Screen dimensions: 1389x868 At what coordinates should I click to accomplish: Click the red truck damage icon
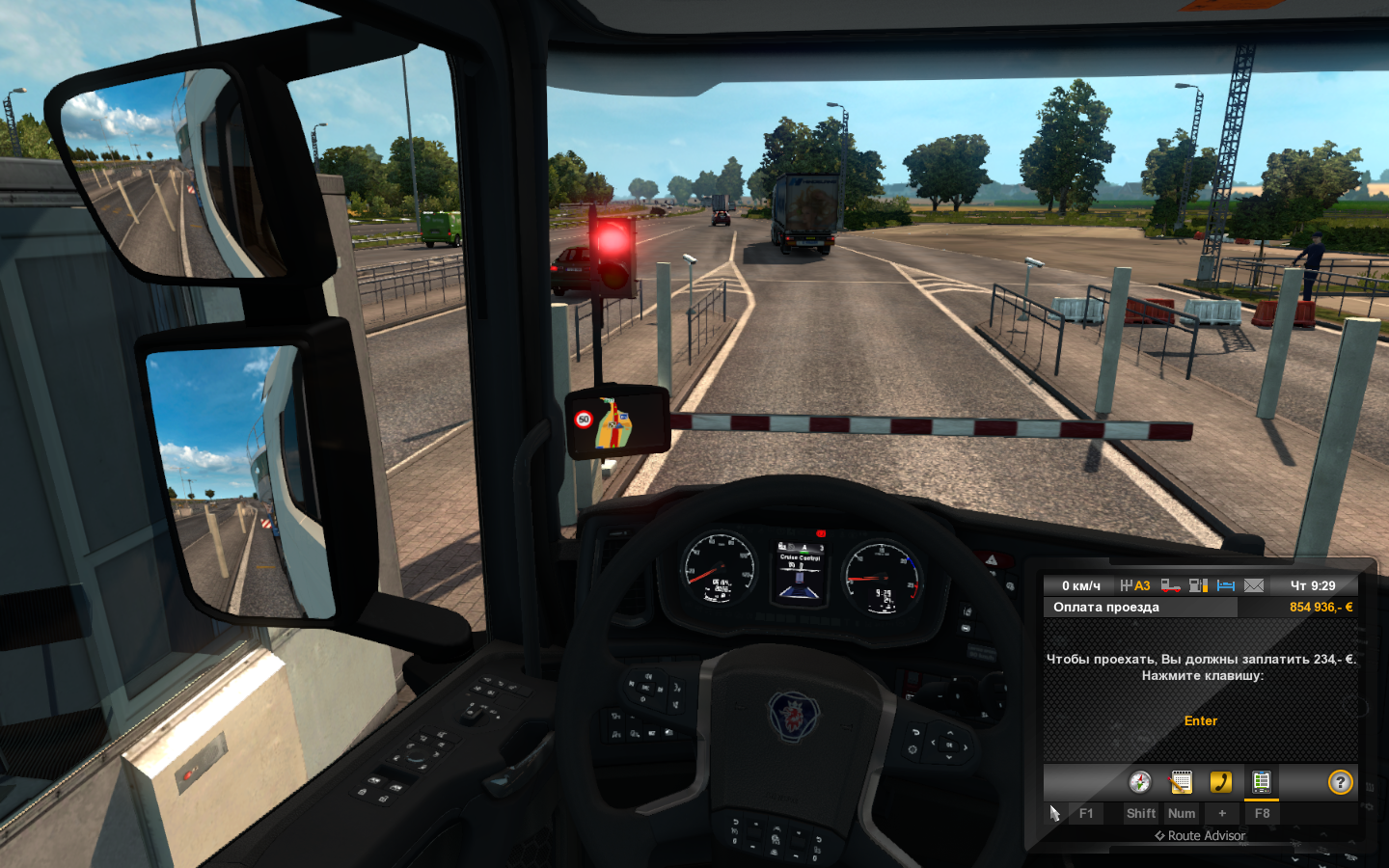(x=1170, y=585)
